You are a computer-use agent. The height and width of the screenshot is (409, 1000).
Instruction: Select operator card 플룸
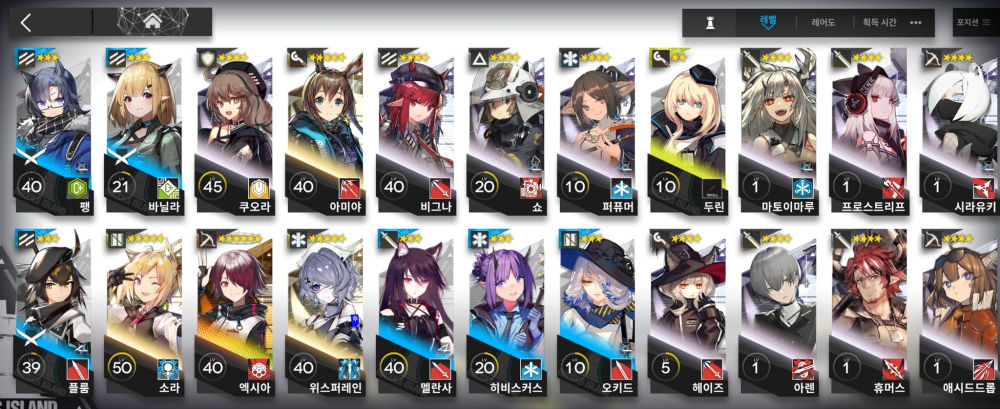pos(53,310)
